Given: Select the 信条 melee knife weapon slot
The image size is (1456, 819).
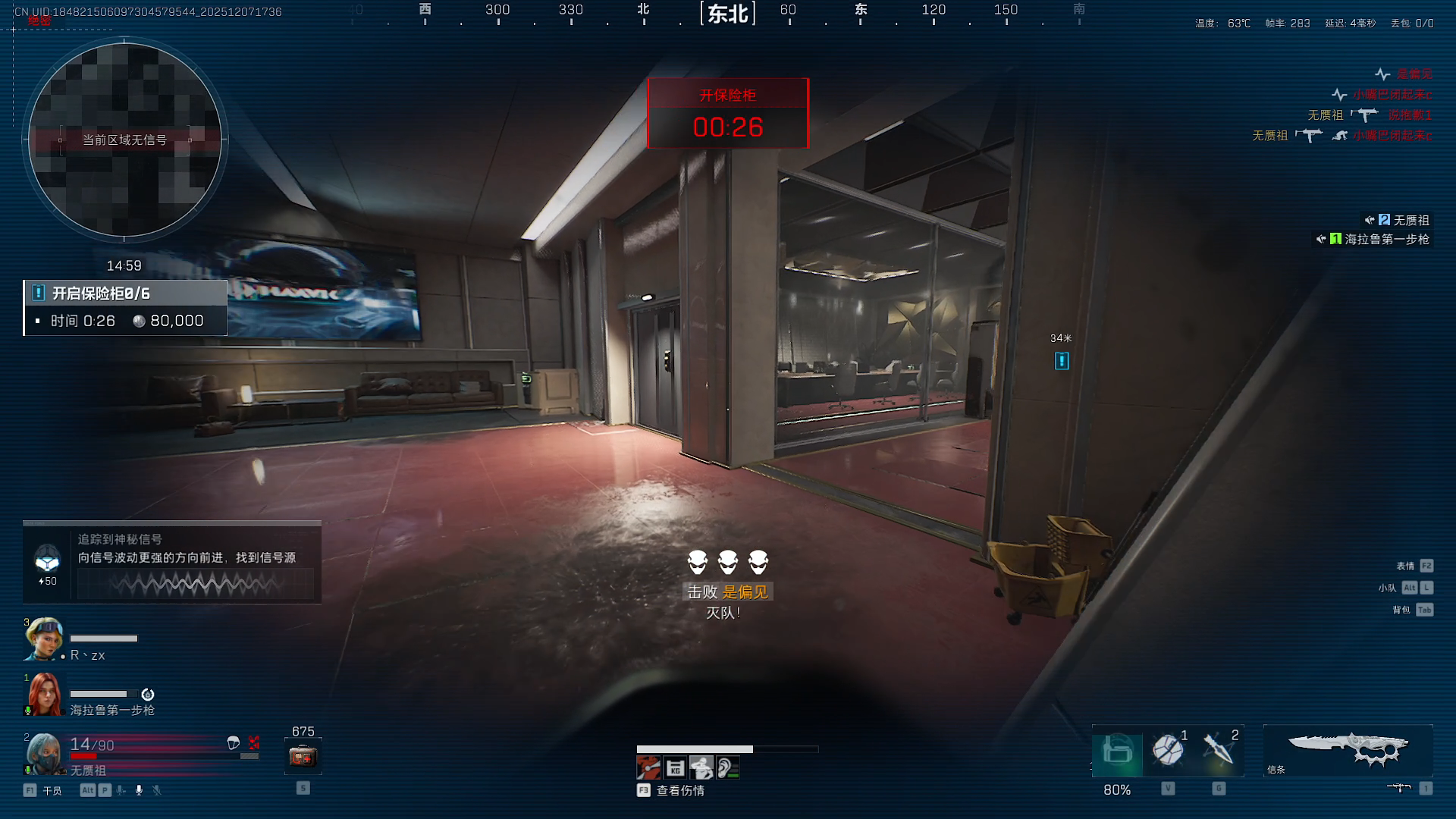Looking at the screenshot, I should 1348,749.
